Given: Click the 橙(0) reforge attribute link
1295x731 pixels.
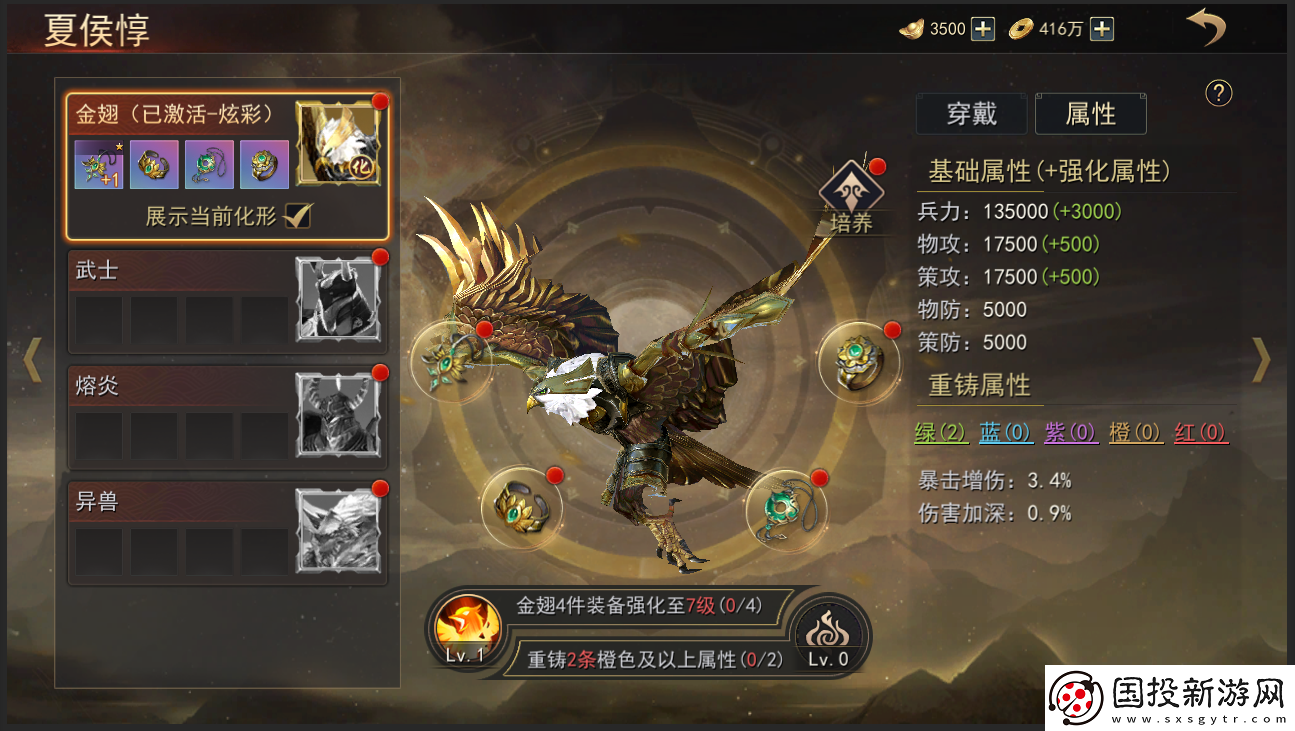Looking at the screenshot, I should 1135,433.
